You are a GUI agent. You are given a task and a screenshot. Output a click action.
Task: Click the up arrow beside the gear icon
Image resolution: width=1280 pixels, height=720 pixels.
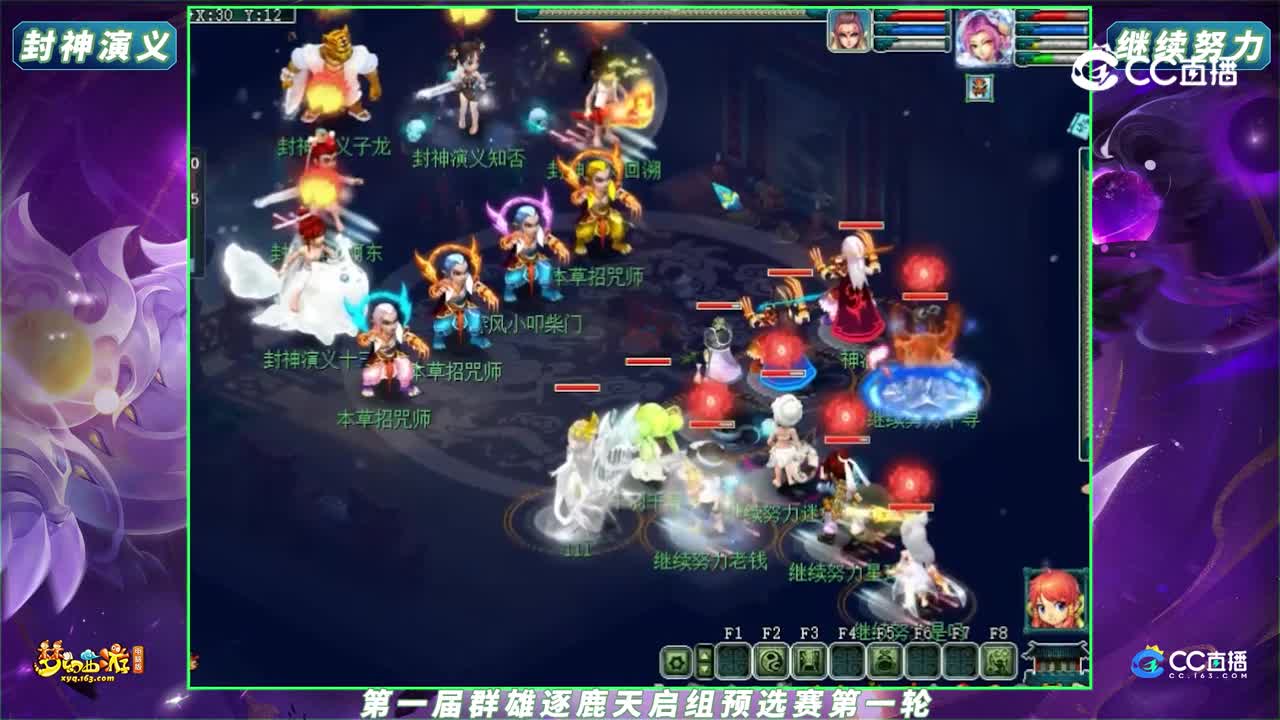(x=704, y=656)
